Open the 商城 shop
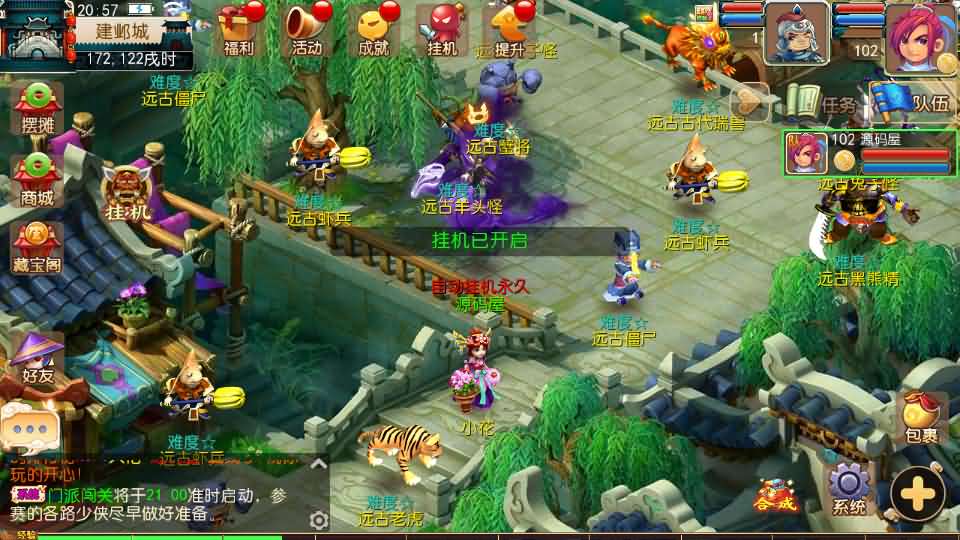Screen dimensions: 960x540 click(x=37, y=179)
